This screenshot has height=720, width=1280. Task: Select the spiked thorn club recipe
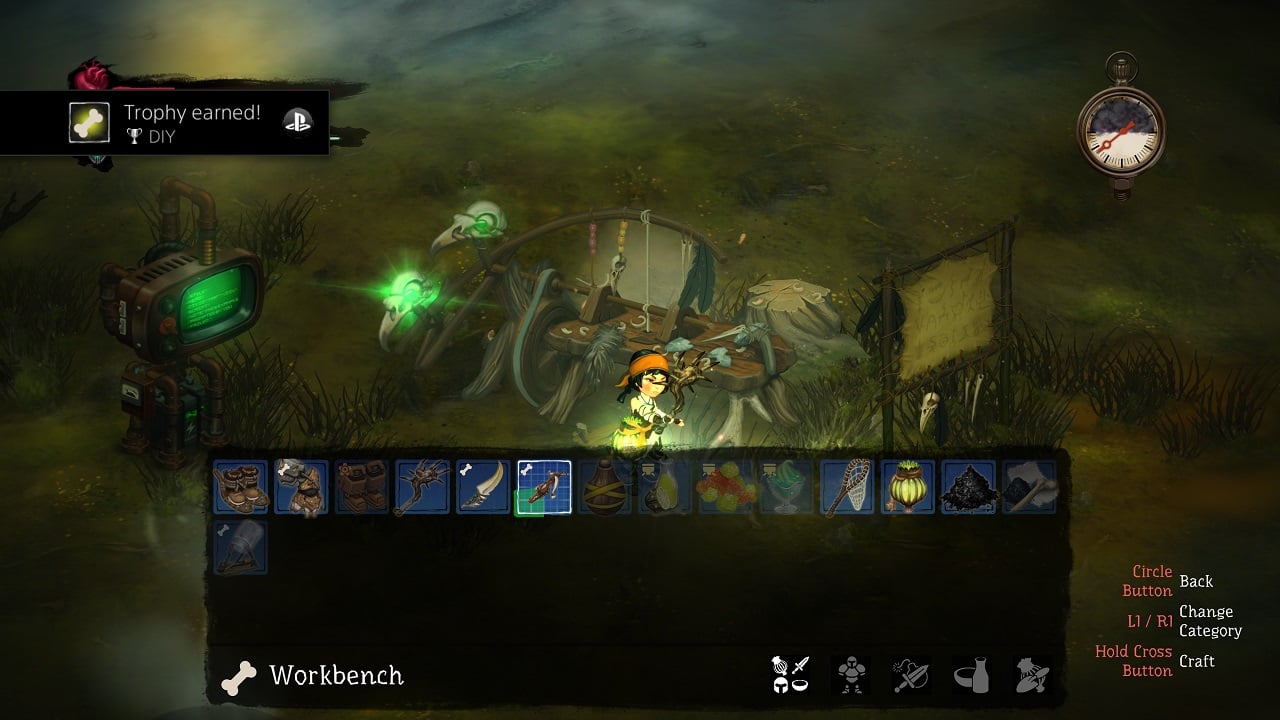pyautogui.click(x=422, y=487)
